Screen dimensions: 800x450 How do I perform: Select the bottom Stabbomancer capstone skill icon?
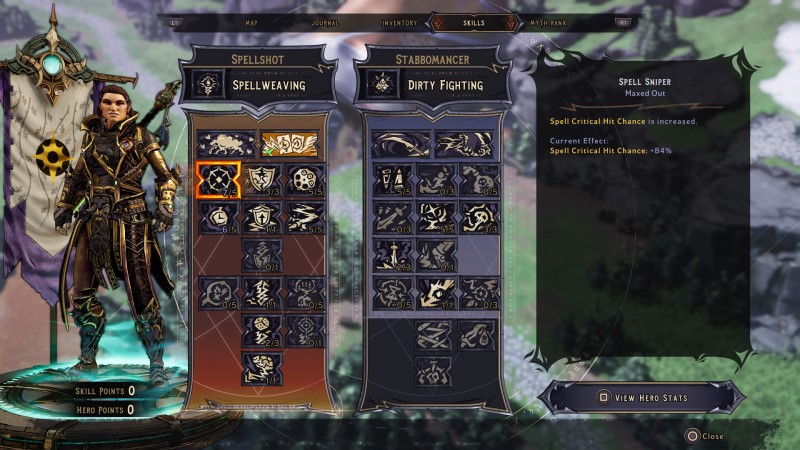pos(436,369)
